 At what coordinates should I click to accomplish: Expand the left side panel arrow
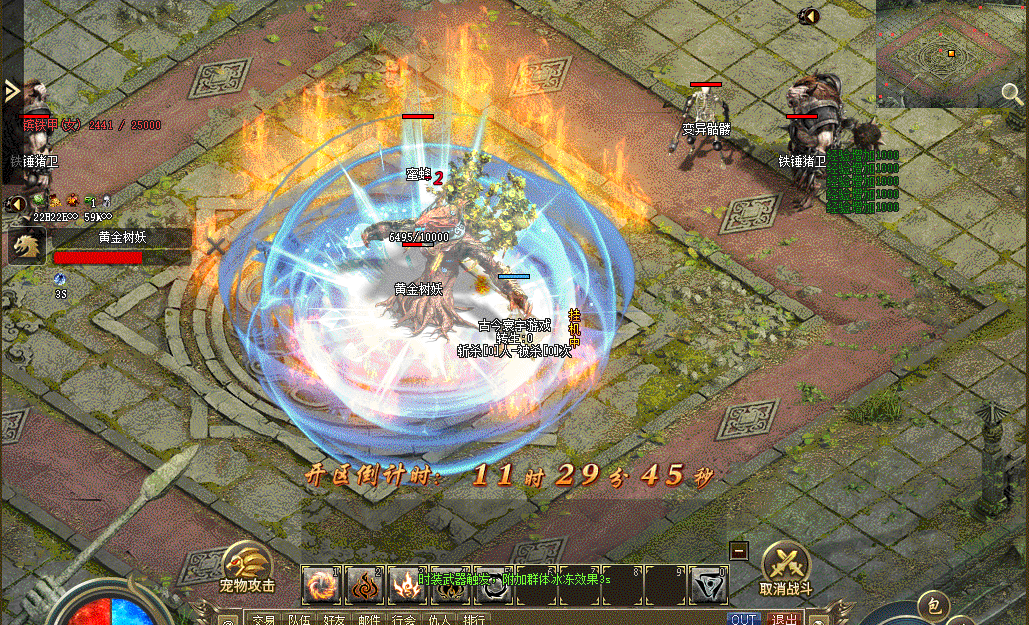pos(11,92)
